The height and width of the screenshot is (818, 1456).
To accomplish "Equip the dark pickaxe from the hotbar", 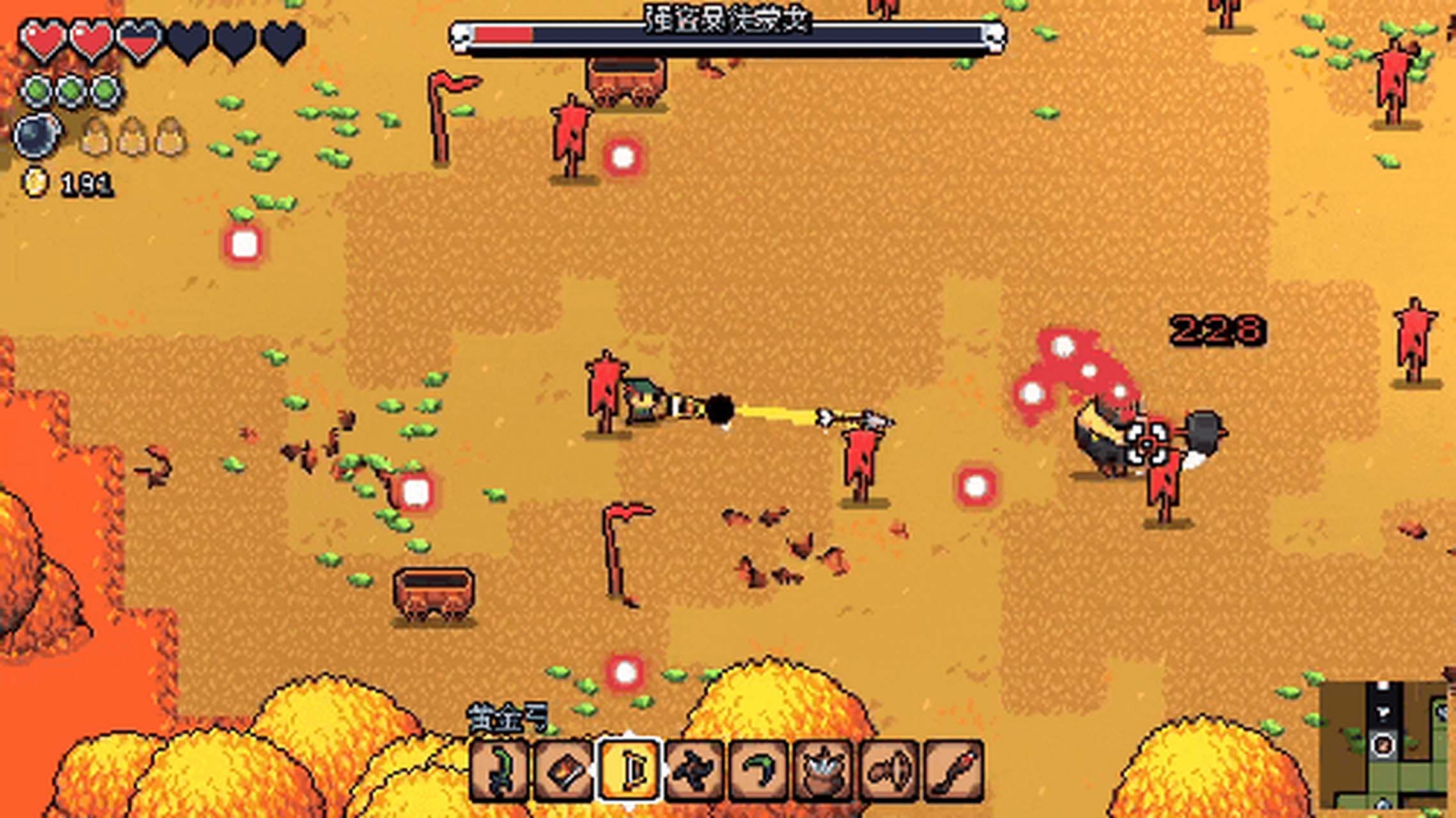I will 695,771.
